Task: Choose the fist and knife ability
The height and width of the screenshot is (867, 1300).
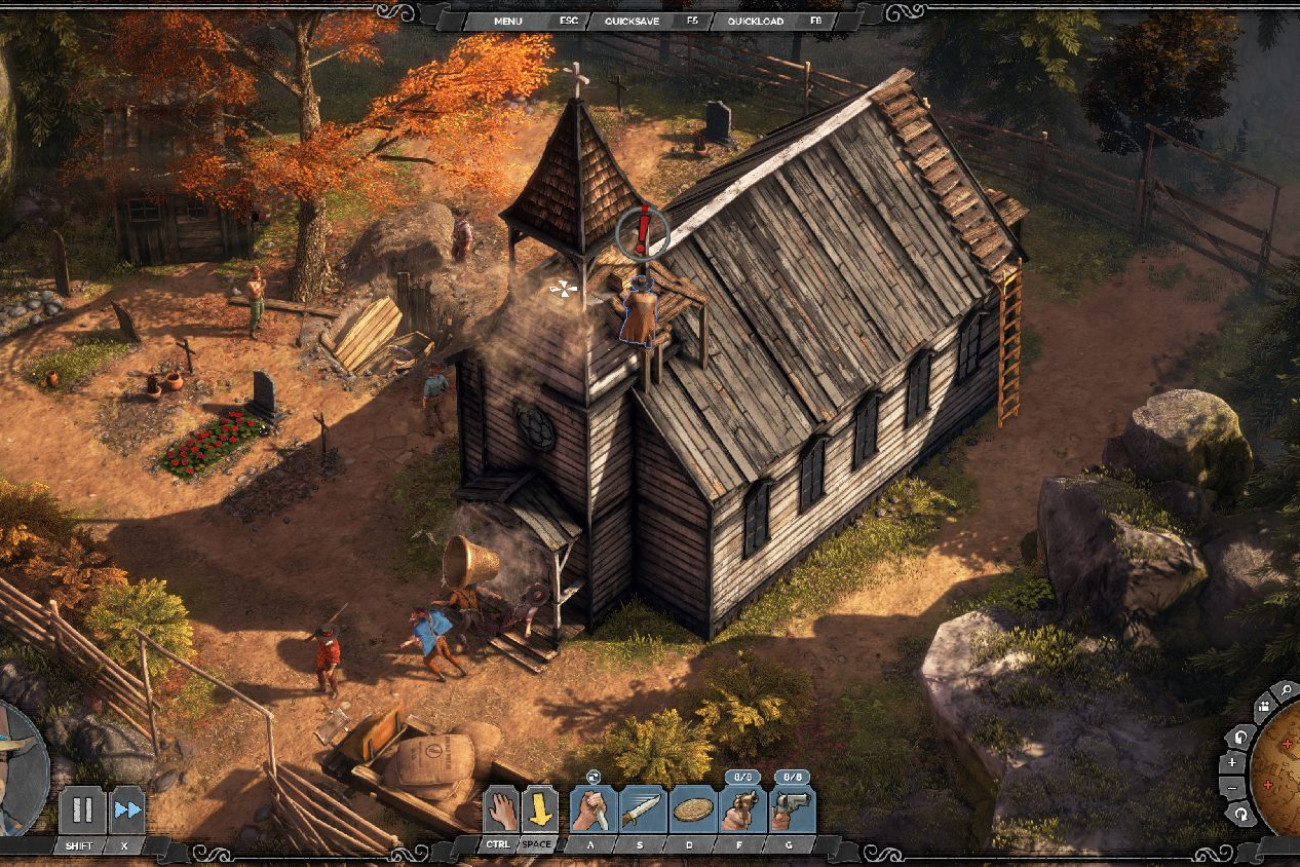Action: [x=594, y=810]
